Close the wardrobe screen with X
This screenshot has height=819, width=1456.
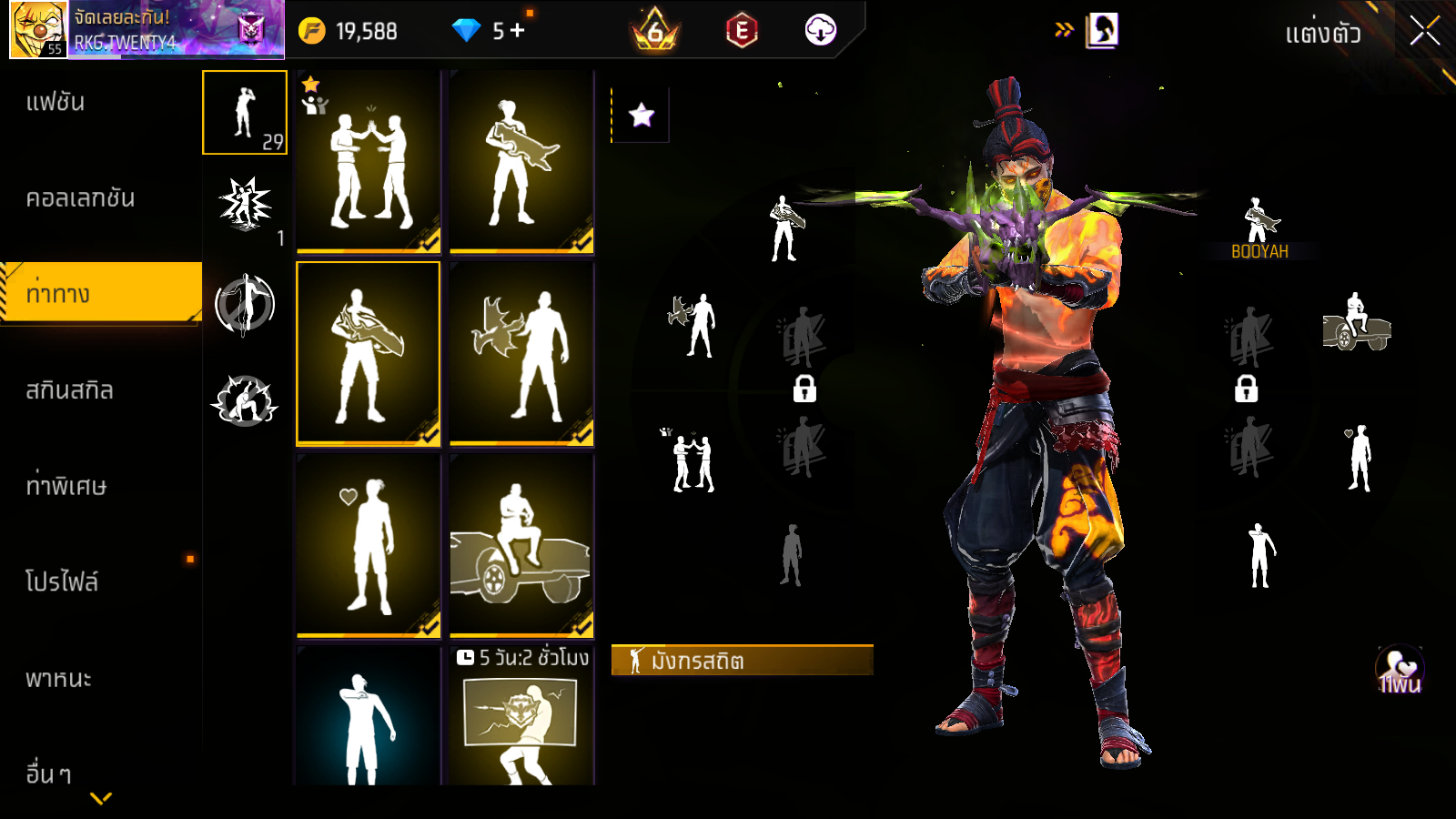click(1424, 31)
